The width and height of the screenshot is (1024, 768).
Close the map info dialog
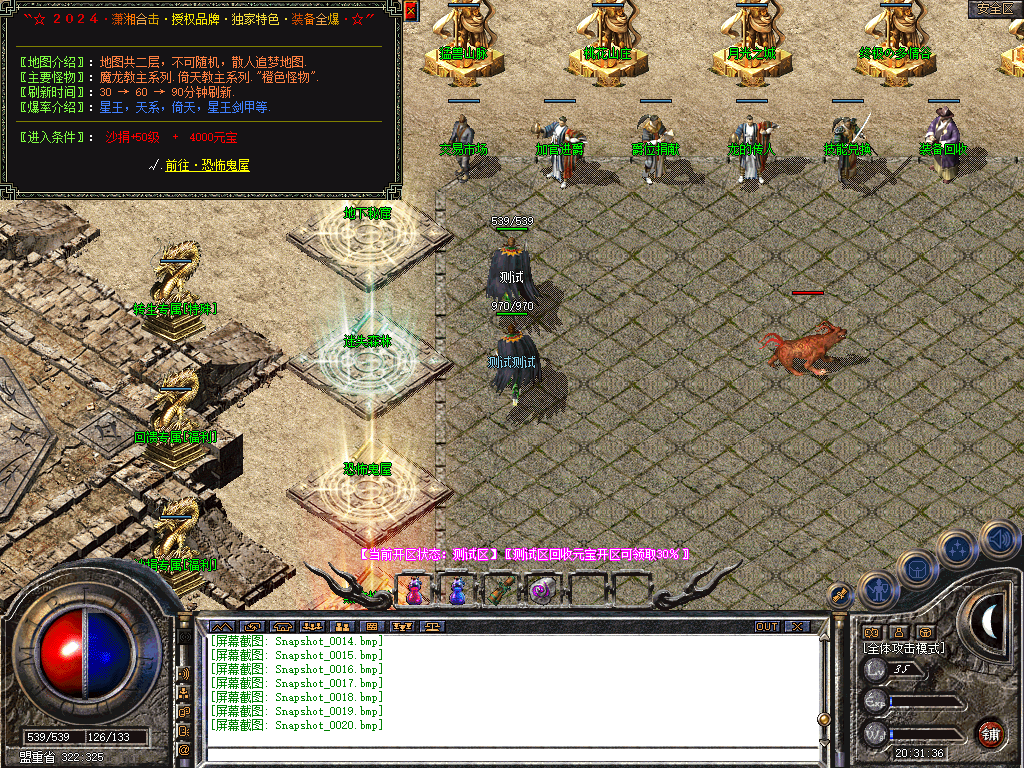411,11
